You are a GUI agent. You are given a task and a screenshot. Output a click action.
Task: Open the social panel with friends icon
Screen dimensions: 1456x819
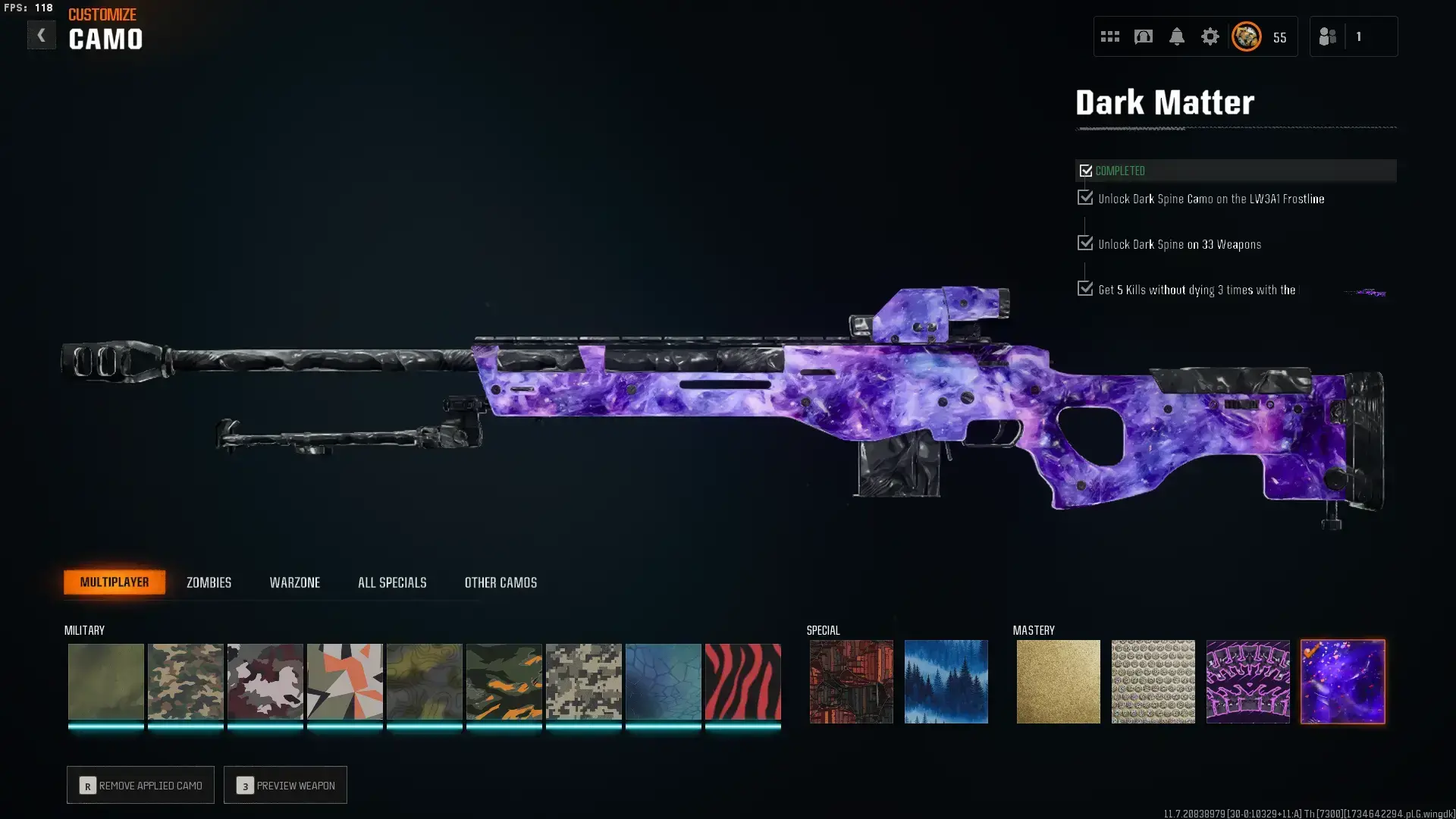1328,36
